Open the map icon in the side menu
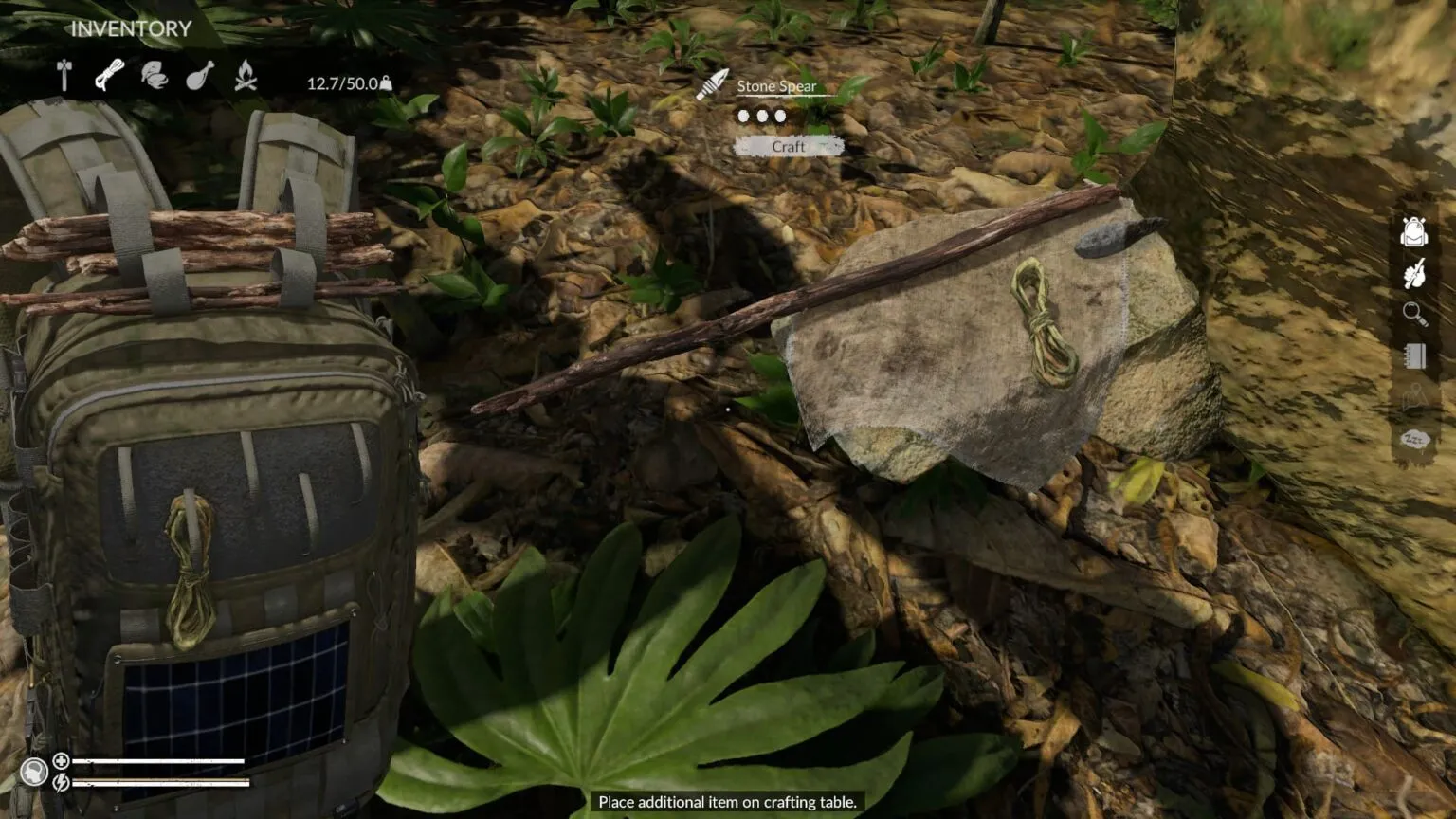The width and height of the screenshot is (1456, 819). 1413,397
